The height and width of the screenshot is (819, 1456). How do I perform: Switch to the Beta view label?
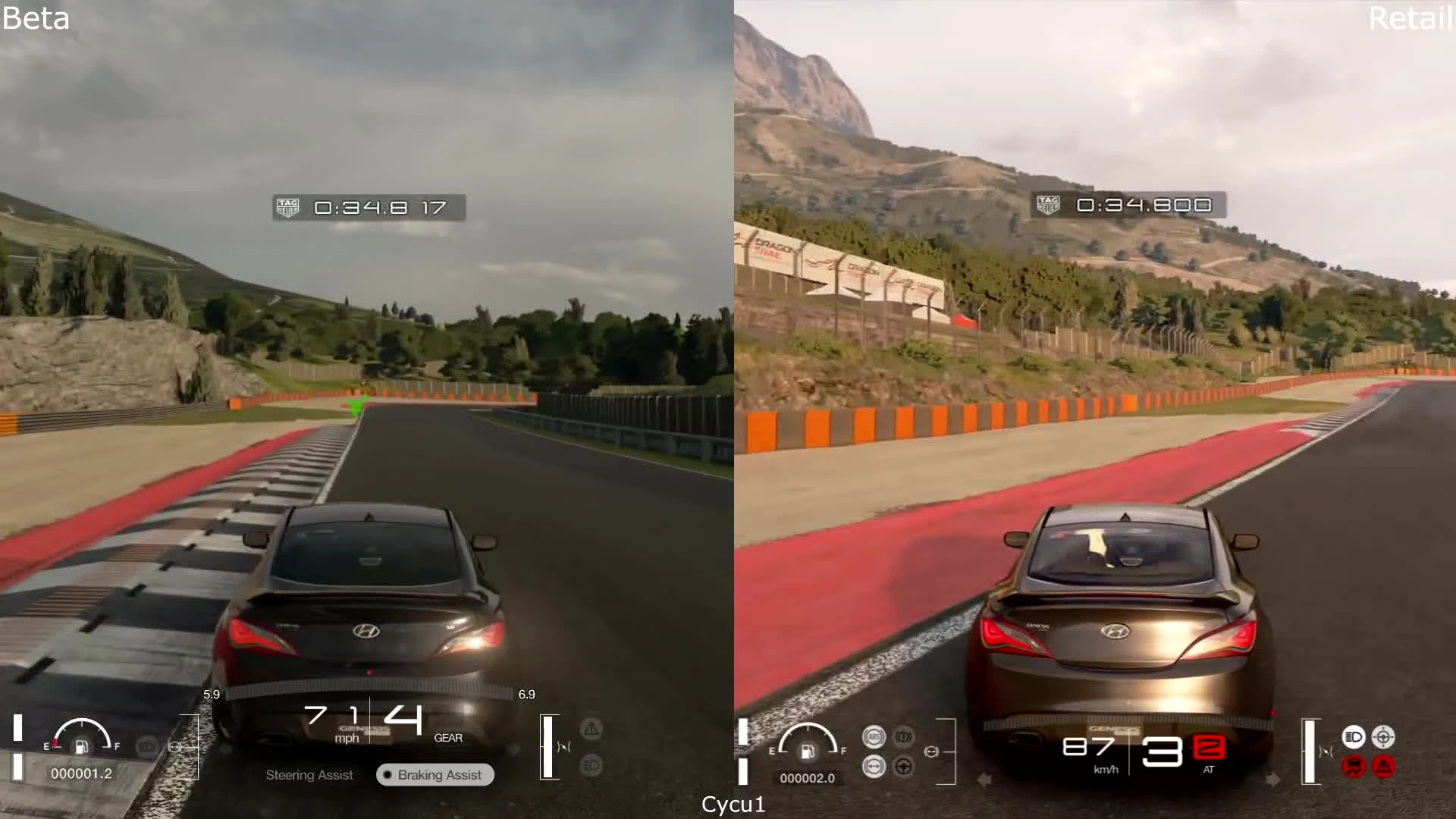[x=35, y=19]
